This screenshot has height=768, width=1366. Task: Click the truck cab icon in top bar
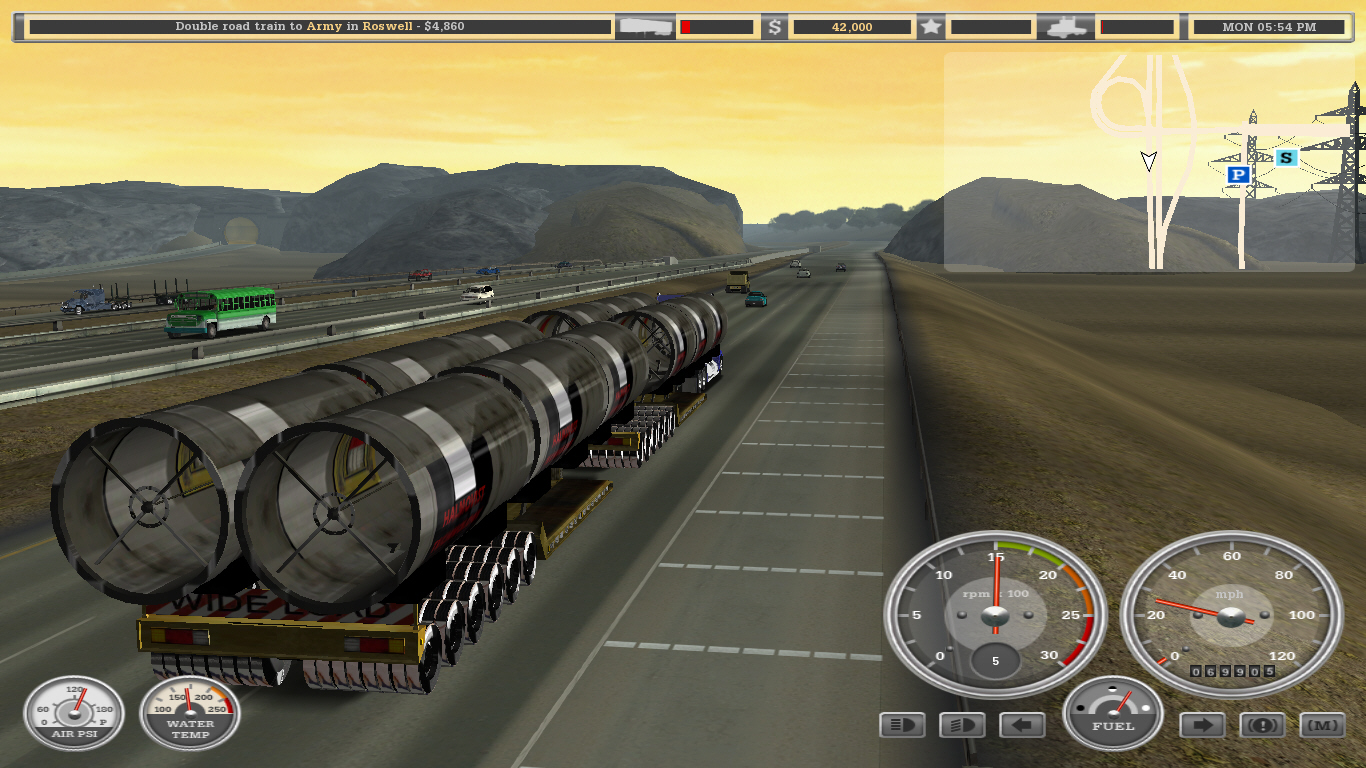[x=1068, y=27]
